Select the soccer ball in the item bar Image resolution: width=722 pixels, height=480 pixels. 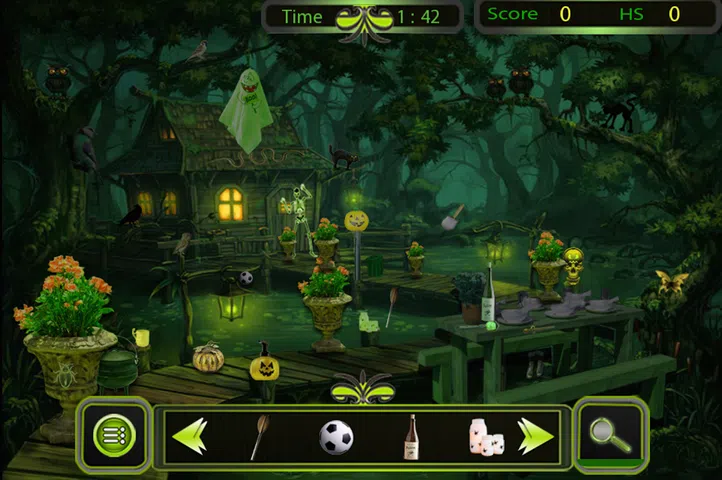click(336, 437)
